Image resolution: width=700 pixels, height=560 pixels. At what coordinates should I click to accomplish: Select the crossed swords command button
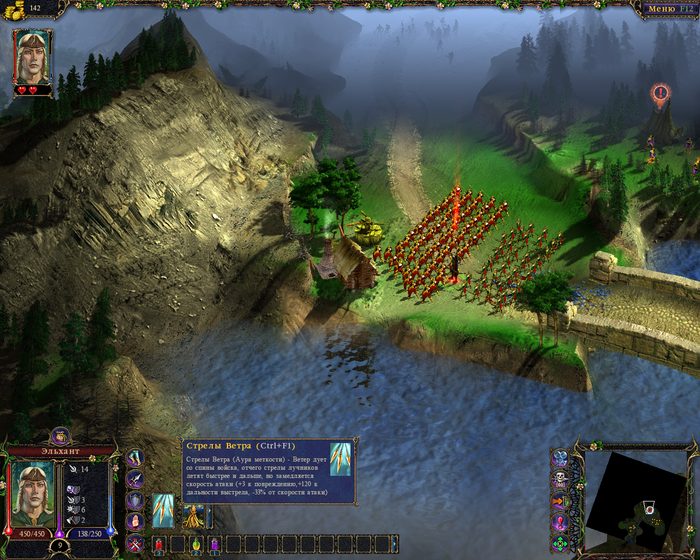tap(135, 543)
